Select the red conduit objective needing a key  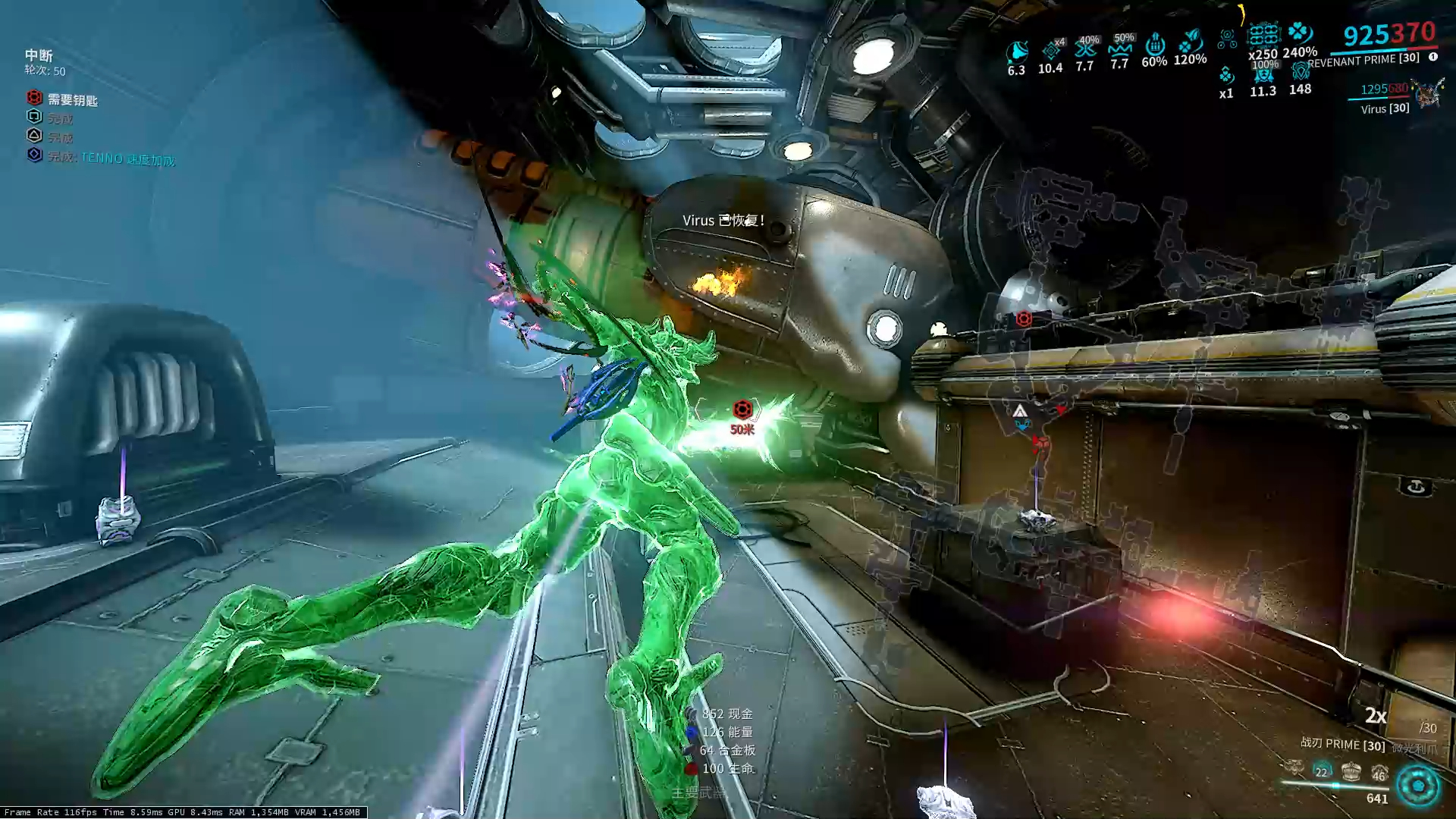click(34, 98)
